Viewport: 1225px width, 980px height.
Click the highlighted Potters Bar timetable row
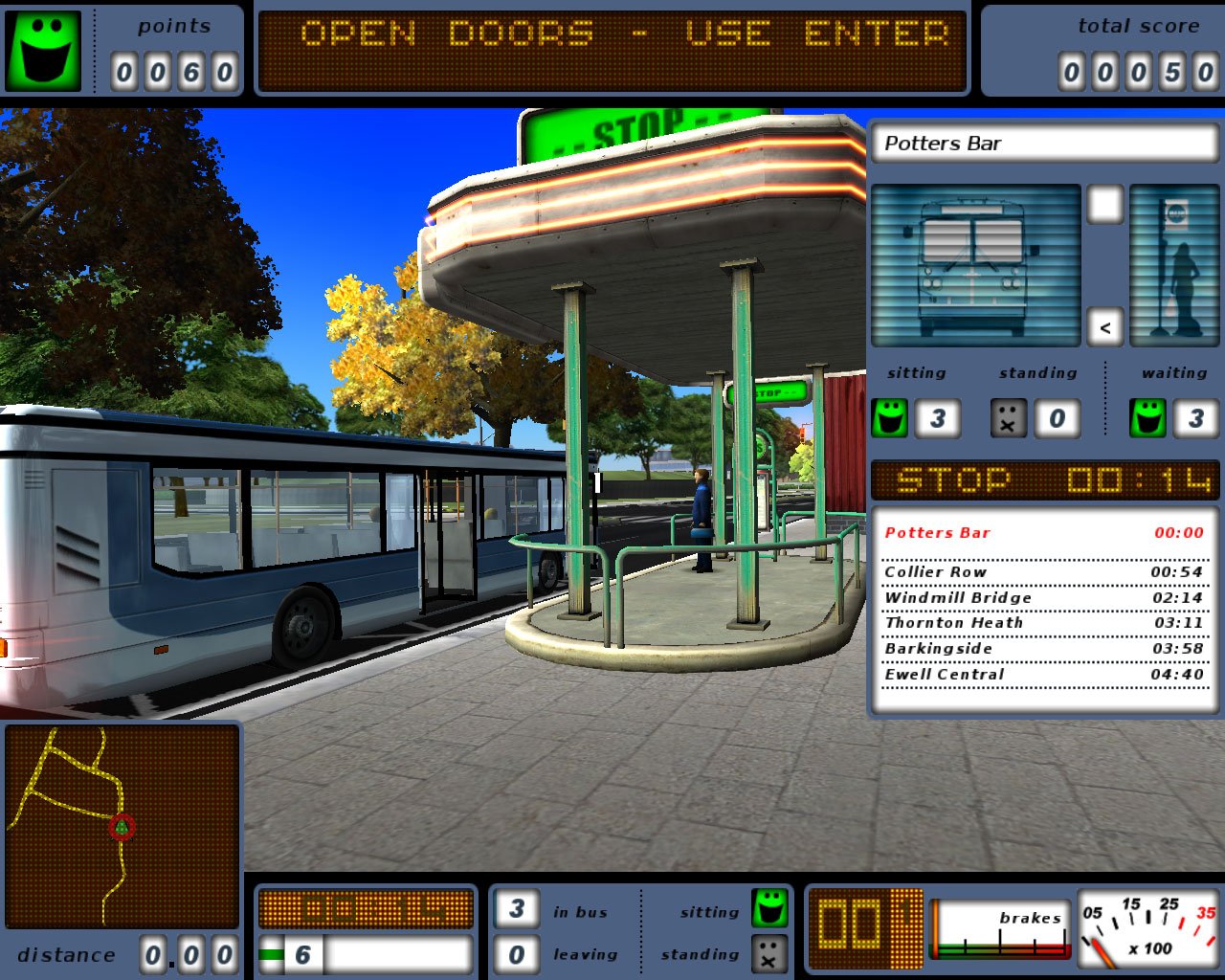(x=1043, y=533)
